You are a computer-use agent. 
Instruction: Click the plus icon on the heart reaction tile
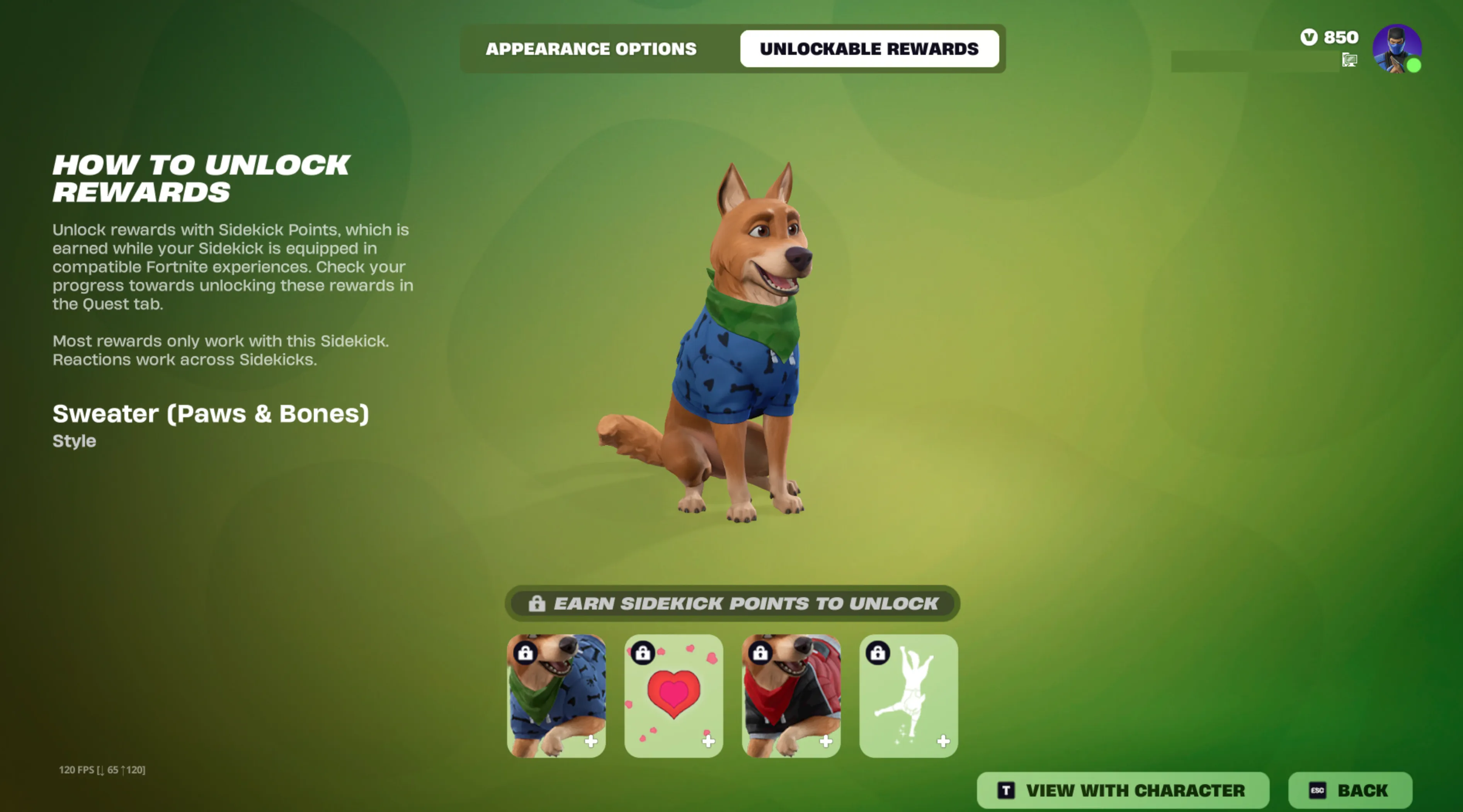708,740
